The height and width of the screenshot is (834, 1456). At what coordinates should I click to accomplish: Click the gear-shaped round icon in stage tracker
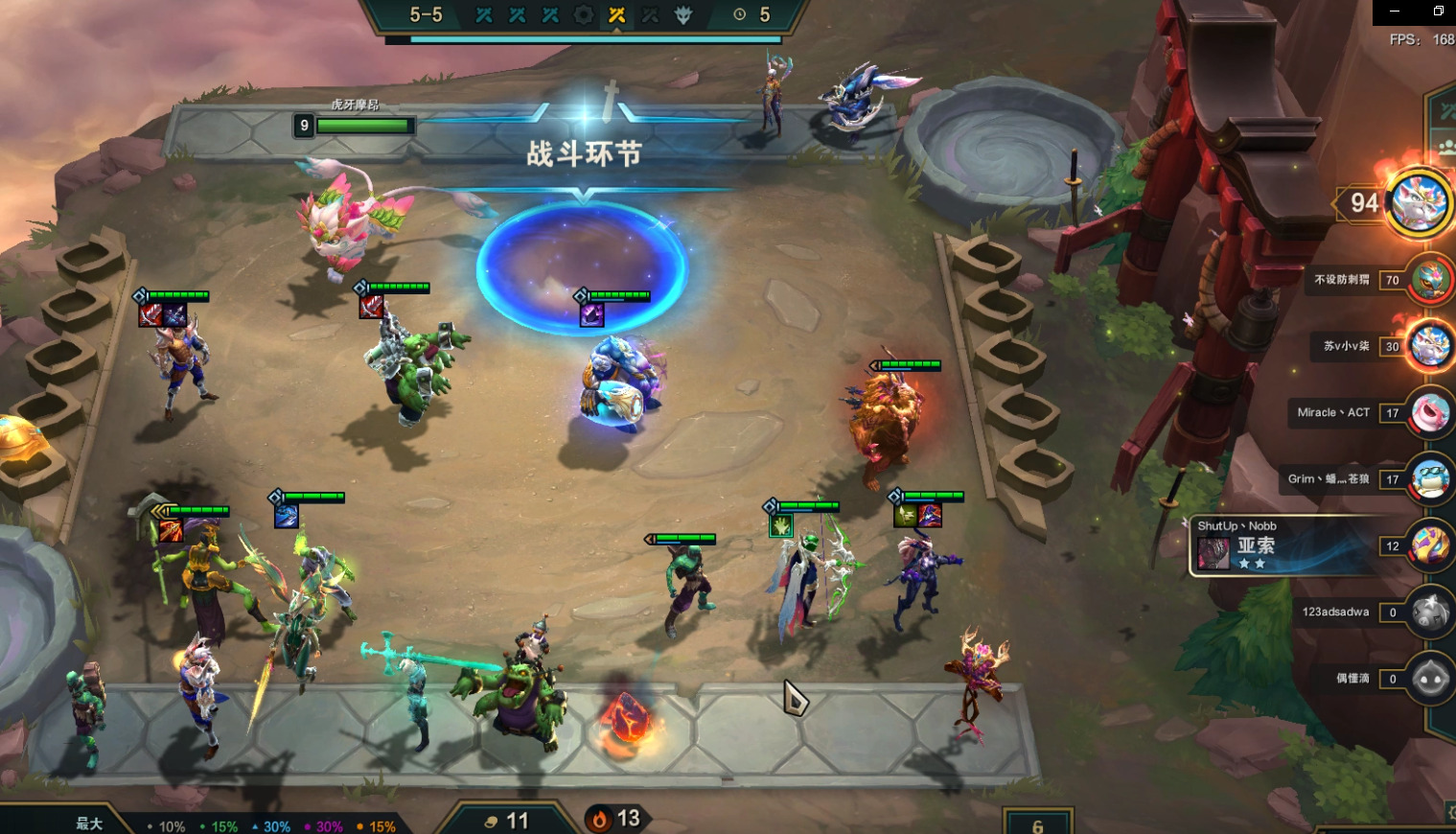[x=584, y=15]
